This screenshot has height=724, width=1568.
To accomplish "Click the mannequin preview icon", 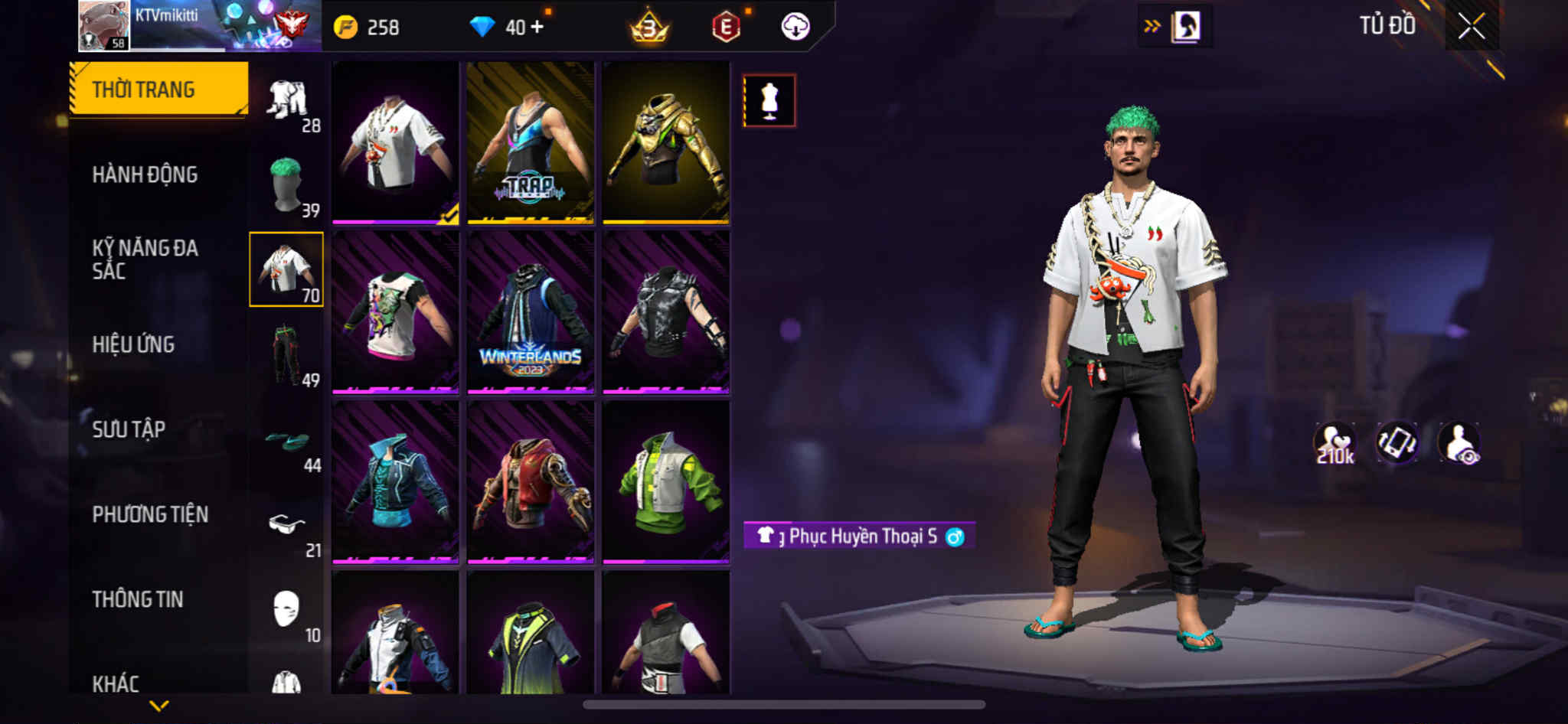I will pyautogui.click(x=769, y=100).
